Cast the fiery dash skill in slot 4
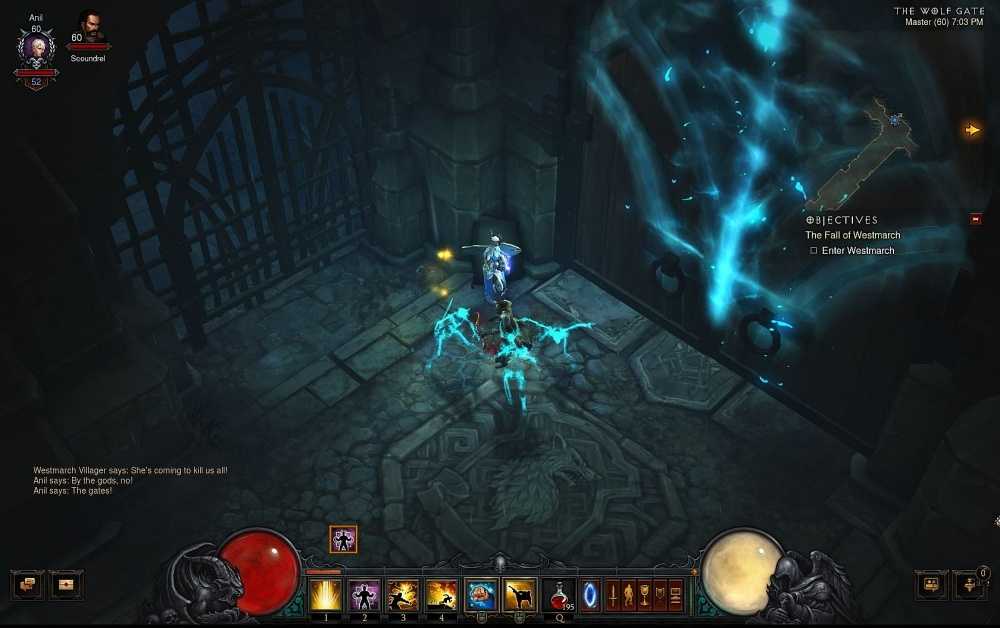 pyautogui.click(x=442, y=595)
